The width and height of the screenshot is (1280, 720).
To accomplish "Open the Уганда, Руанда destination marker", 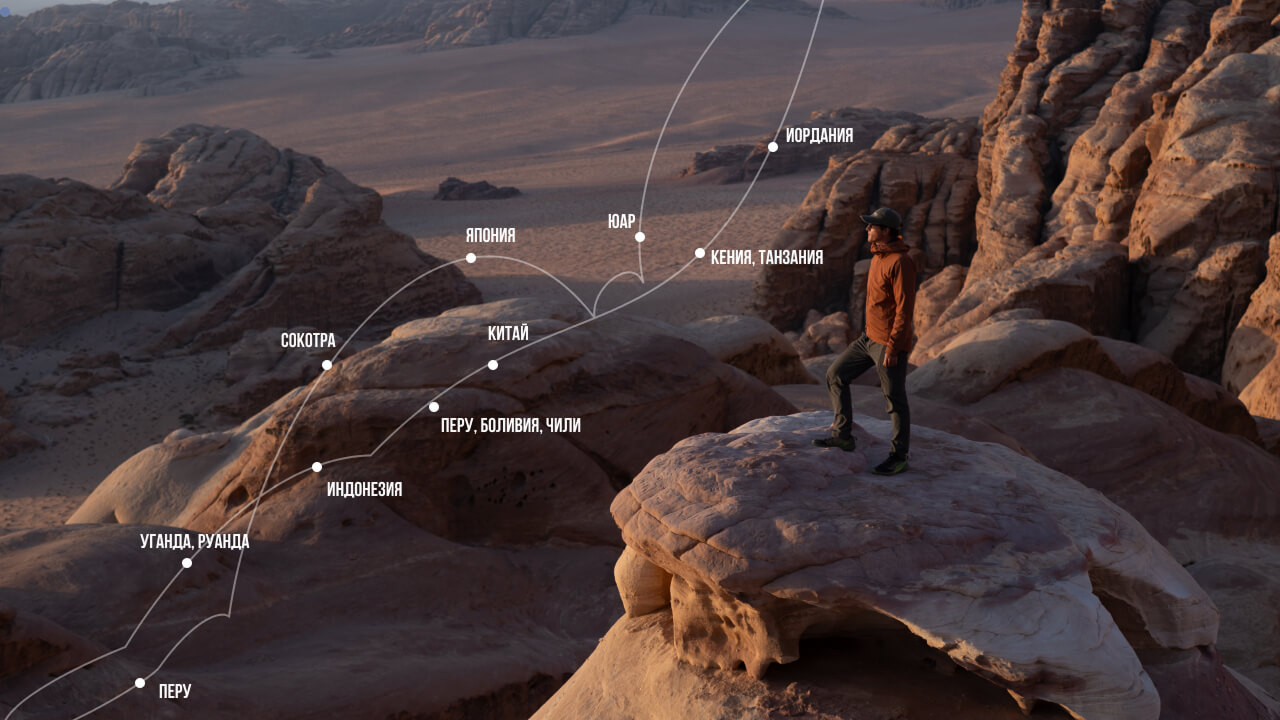I will click(x=187, y=563).
